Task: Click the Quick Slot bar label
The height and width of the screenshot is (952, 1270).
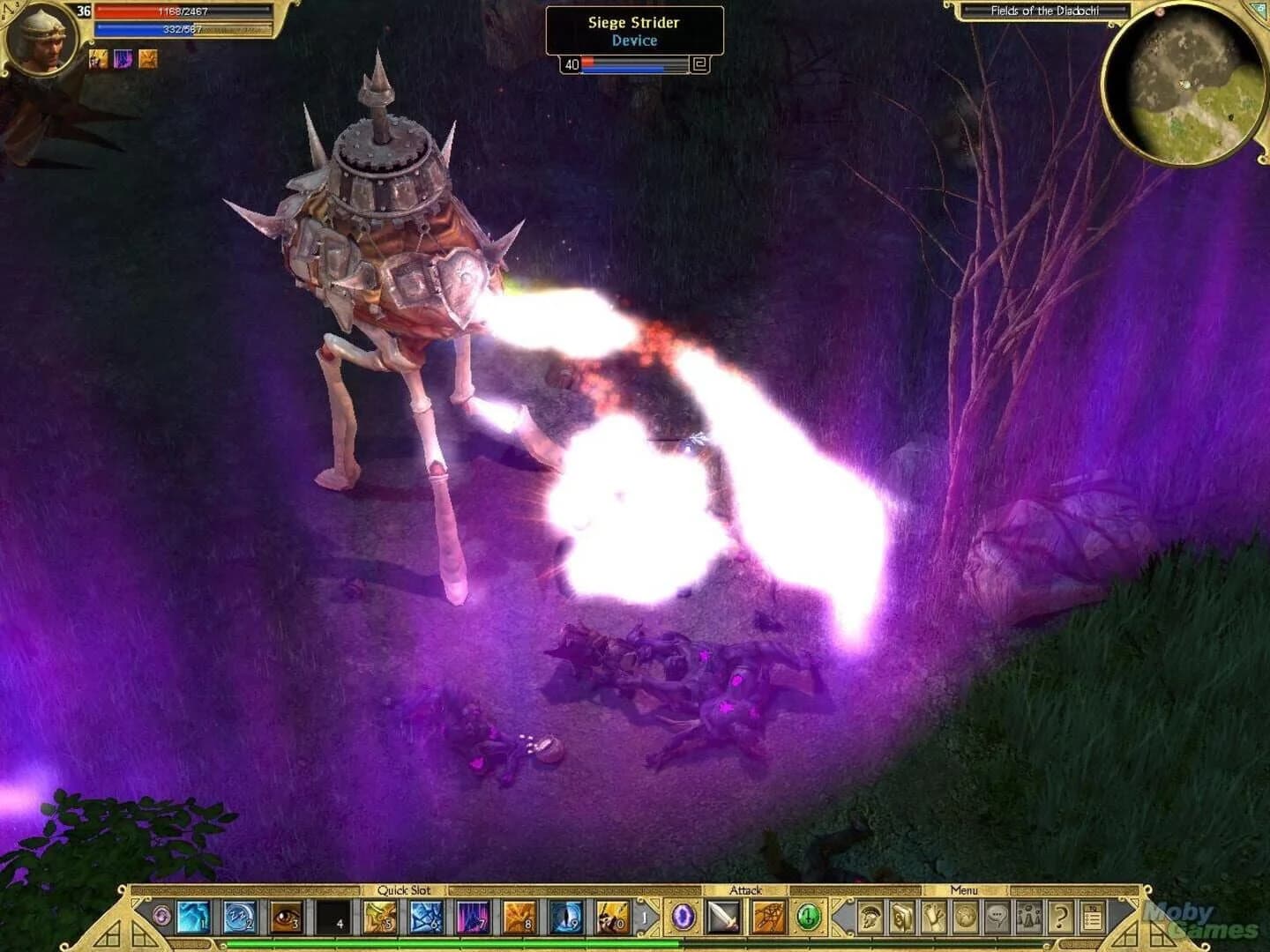Action: point(405,891)
